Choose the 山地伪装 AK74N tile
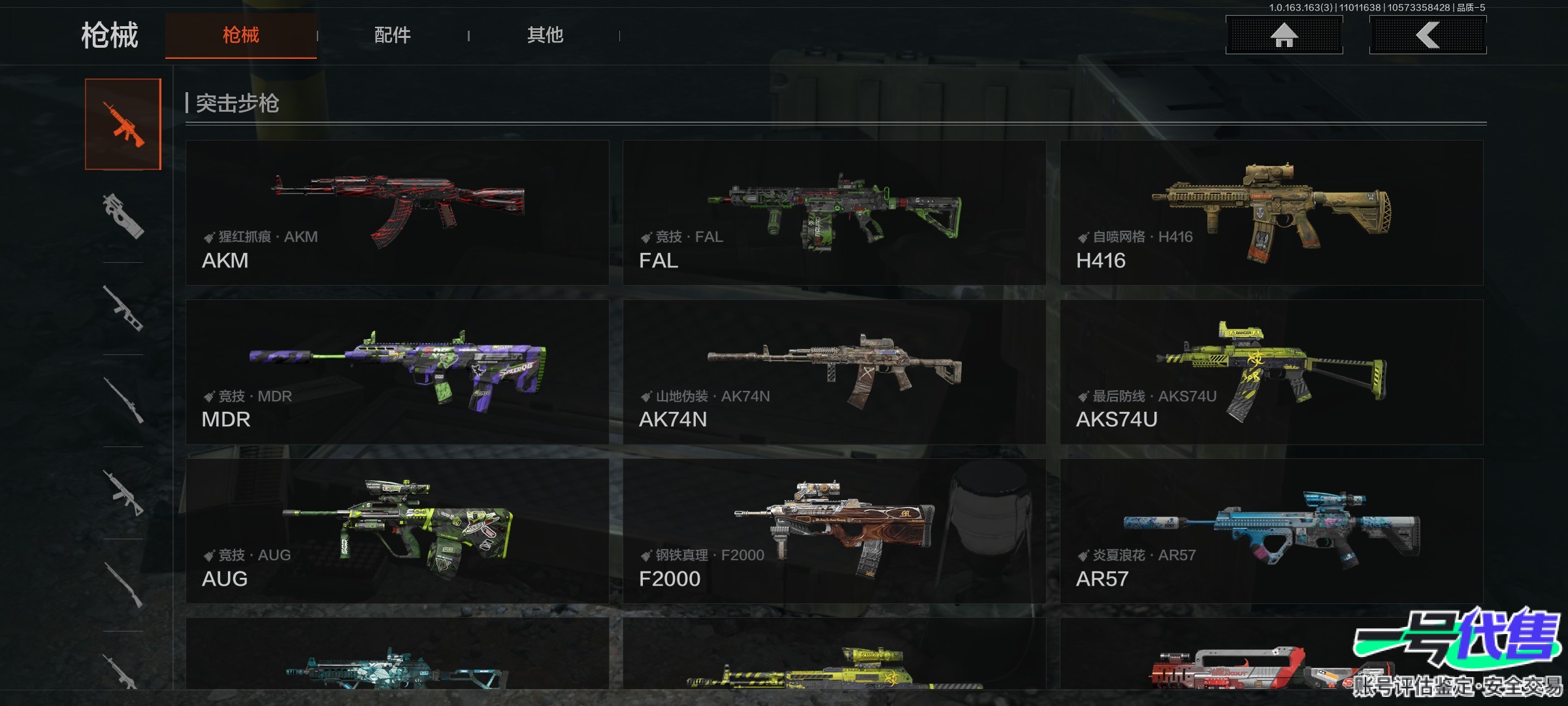Image resolution: width=1568 pixels, height=706 pixels. coord(834,372)
